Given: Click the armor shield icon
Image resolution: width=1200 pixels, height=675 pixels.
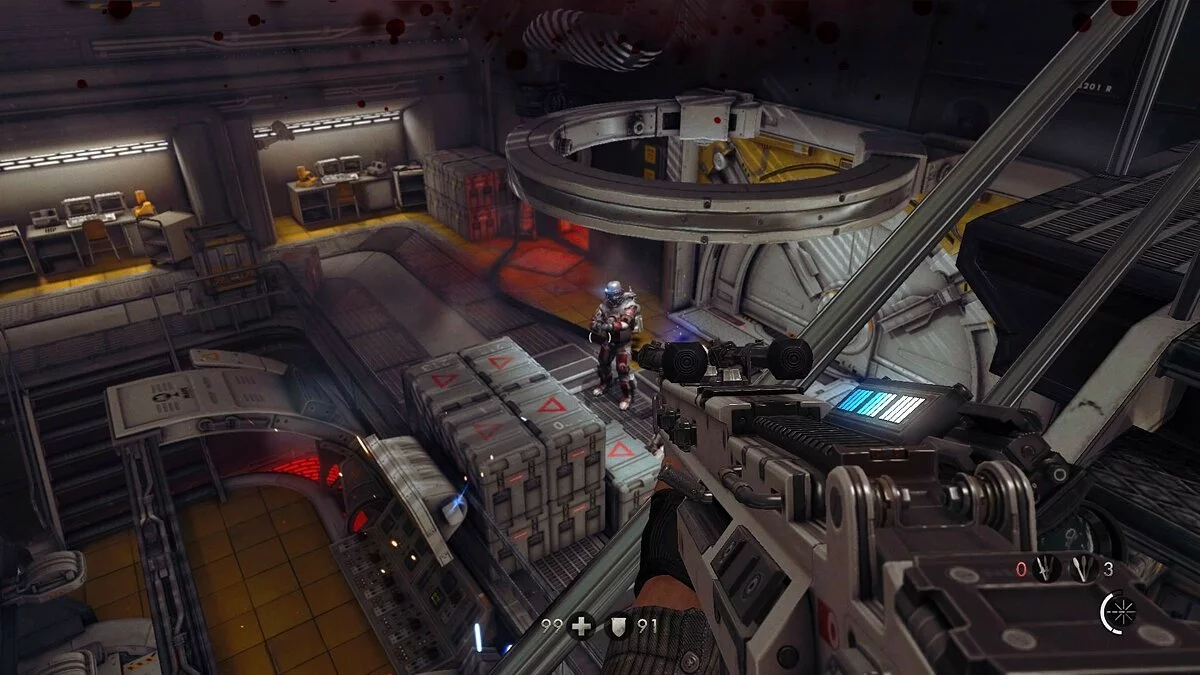Looking at the screenshot, I should [618, 627].
